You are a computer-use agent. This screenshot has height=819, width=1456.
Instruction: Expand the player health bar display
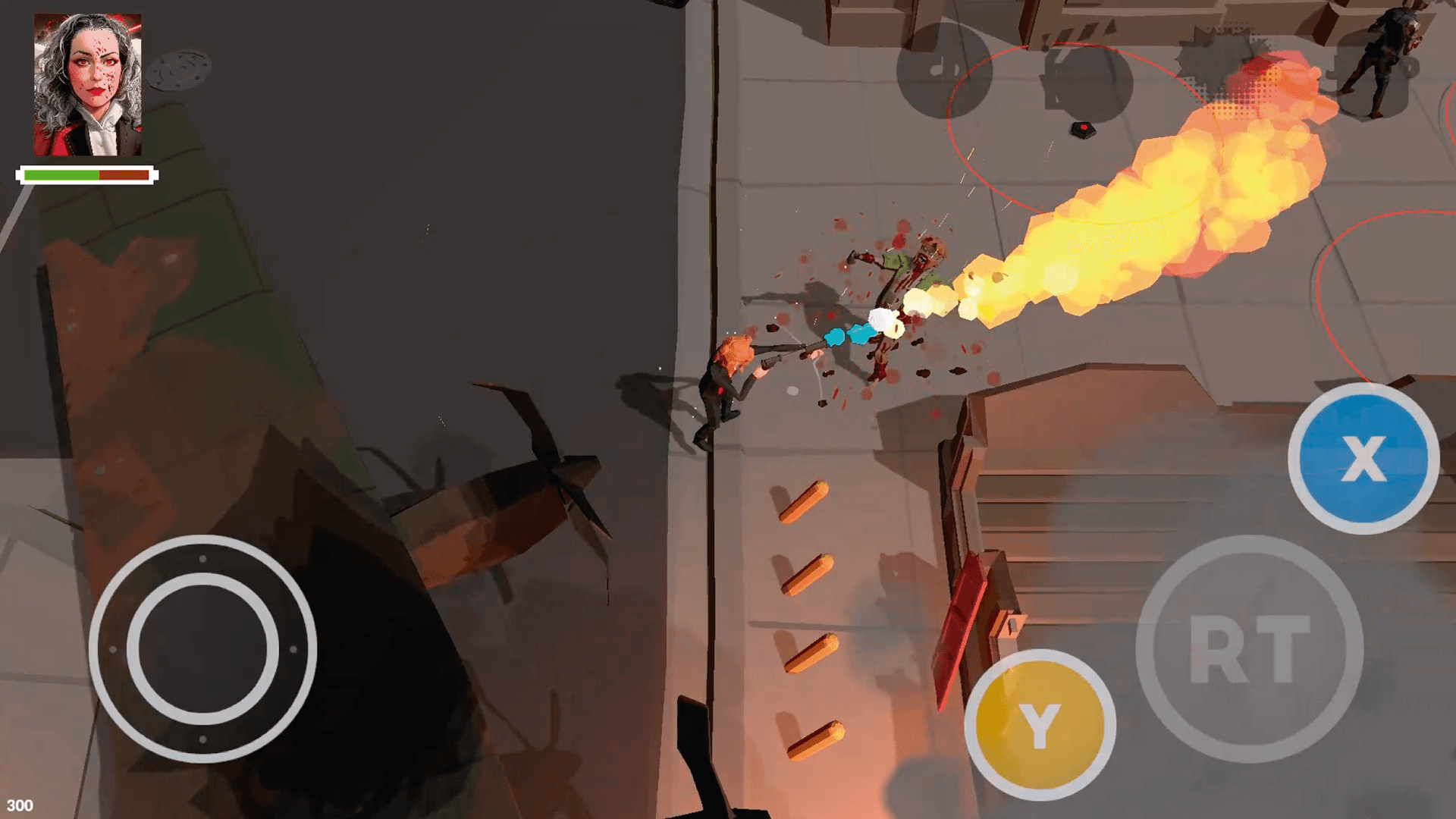[x=86, y=174]
